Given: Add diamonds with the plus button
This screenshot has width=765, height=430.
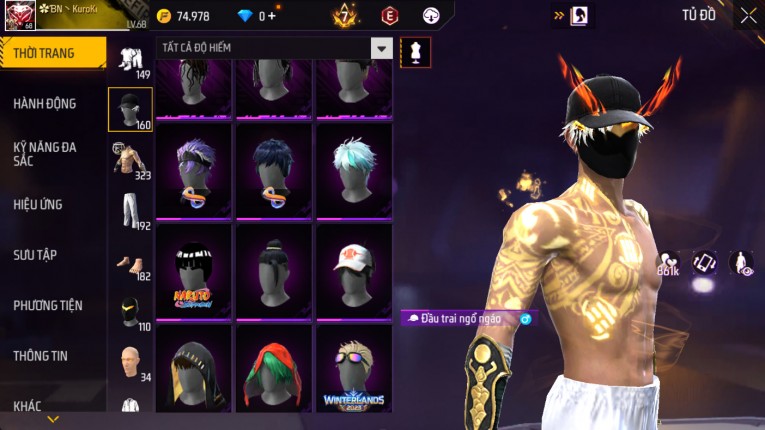Looking at the screenshot, I should click(272, 16).
